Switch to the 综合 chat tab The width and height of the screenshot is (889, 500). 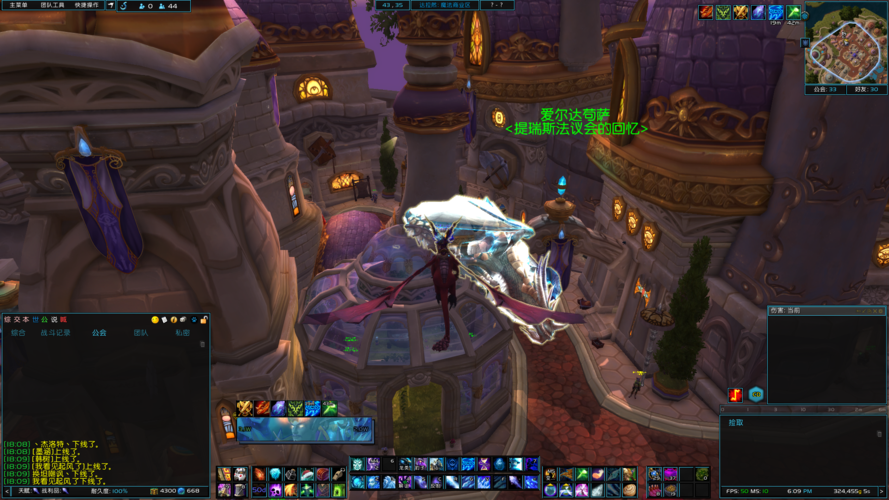pos(18,332)
